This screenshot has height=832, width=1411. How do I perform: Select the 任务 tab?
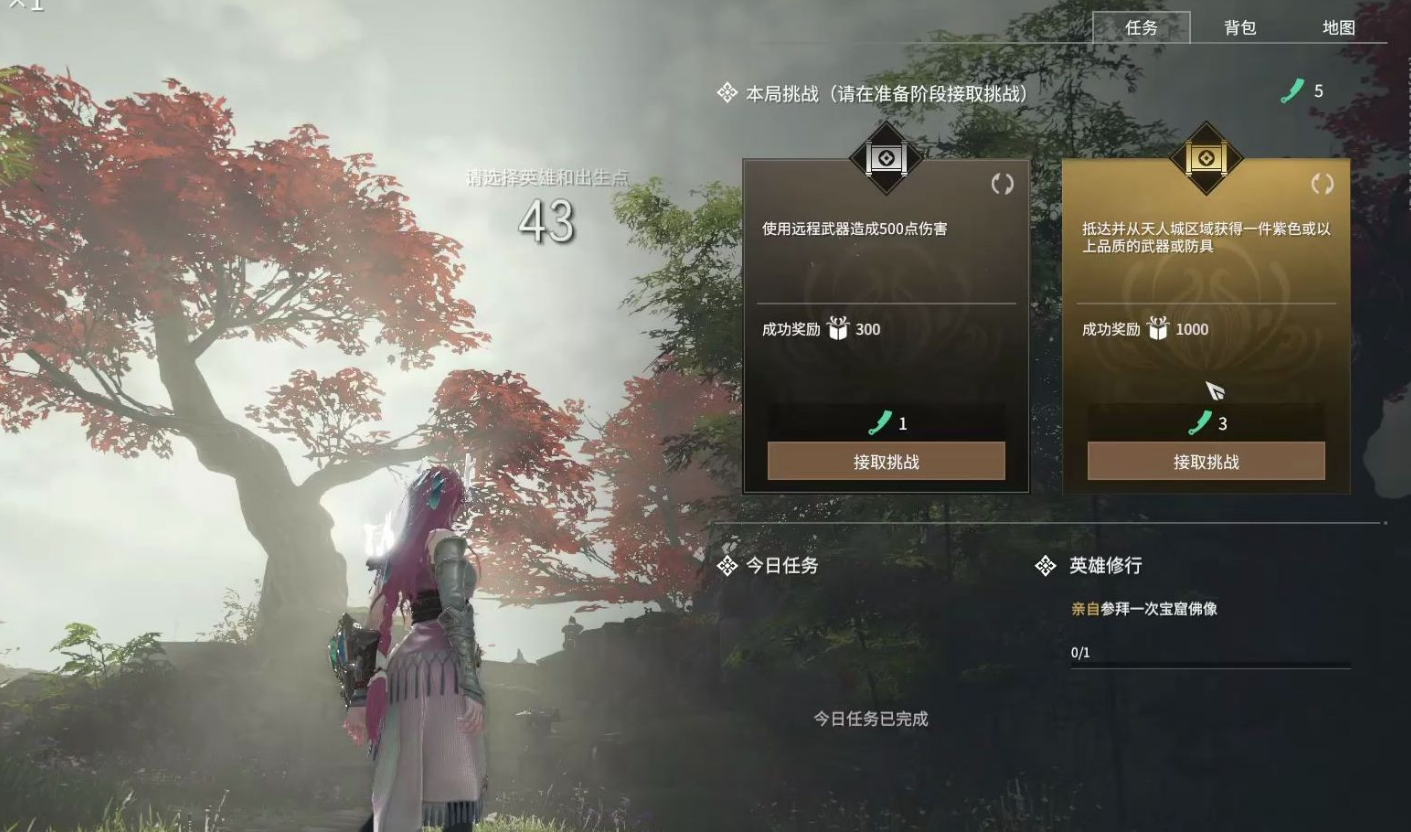click(x=1142, y=29)
